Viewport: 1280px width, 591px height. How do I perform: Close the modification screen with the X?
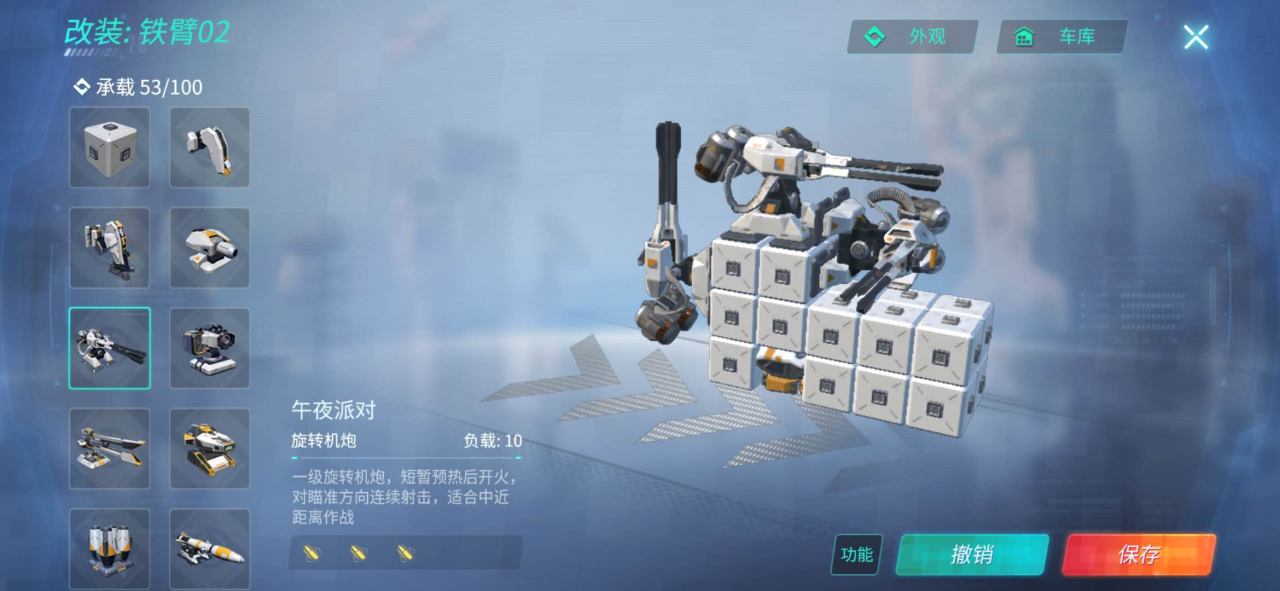(1195, 37)
